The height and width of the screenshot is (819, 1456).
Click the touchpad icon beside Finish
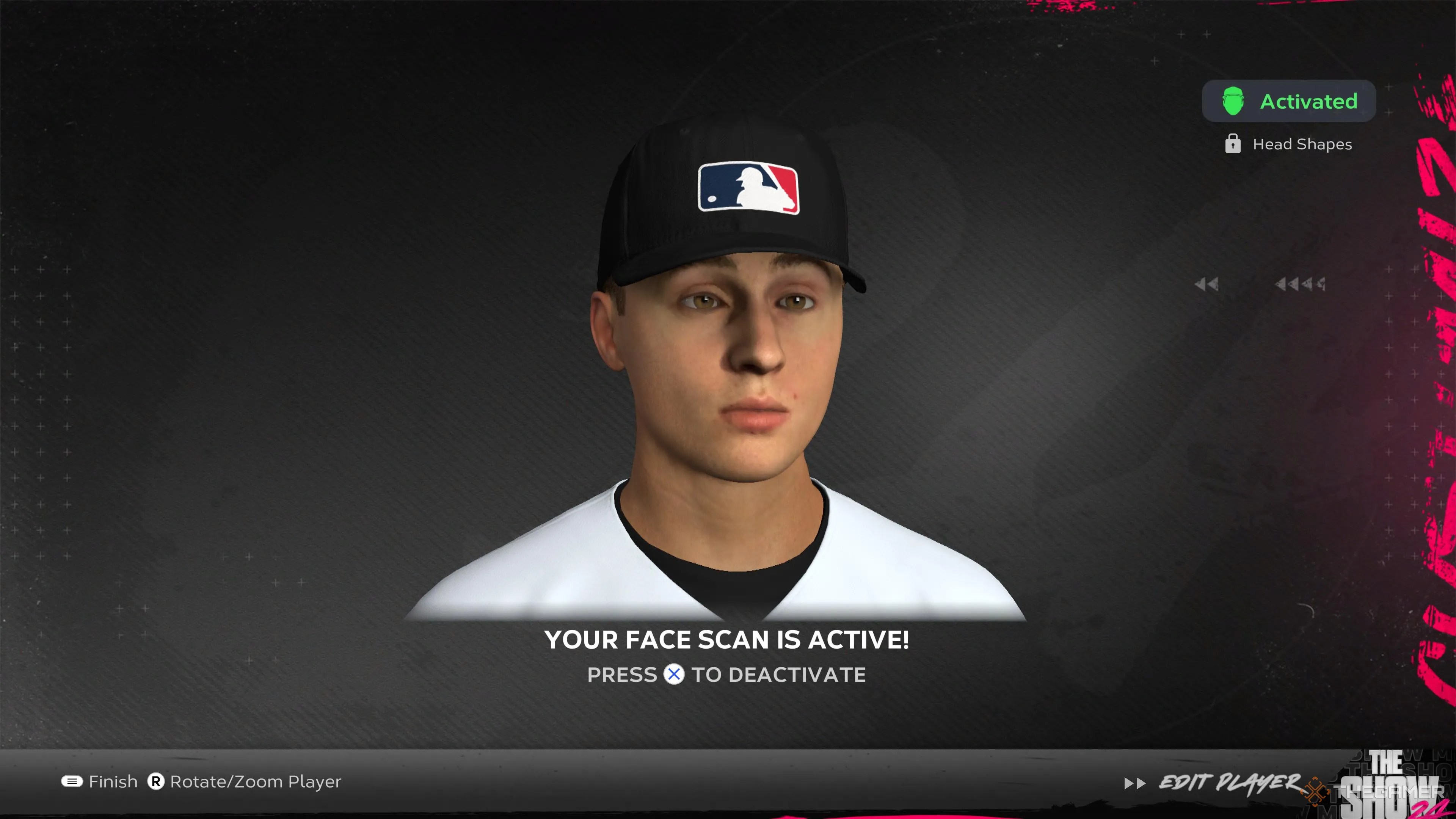[72, 782]
